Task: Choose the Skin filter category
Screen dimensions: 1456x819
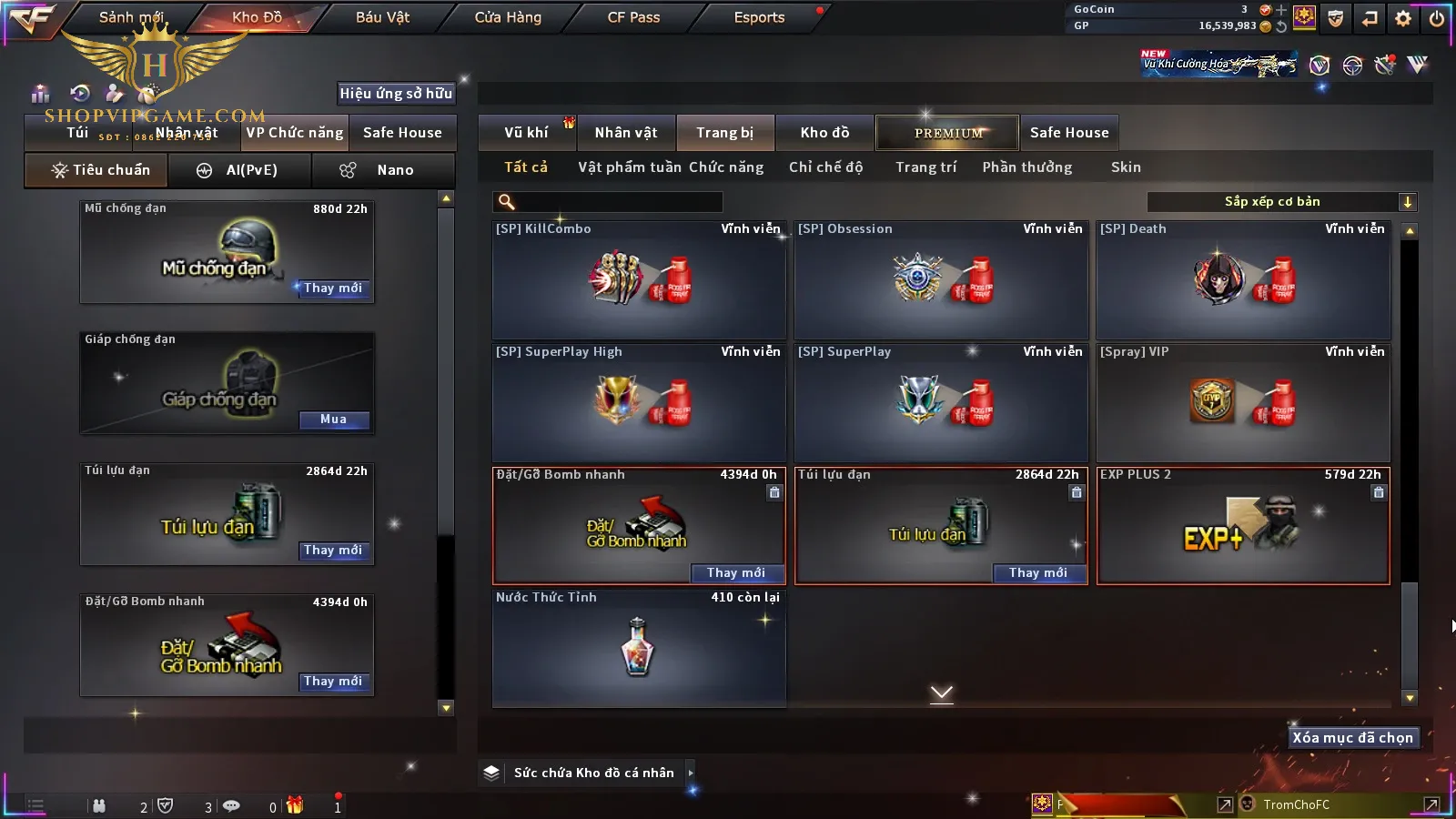Action: 1126,167
